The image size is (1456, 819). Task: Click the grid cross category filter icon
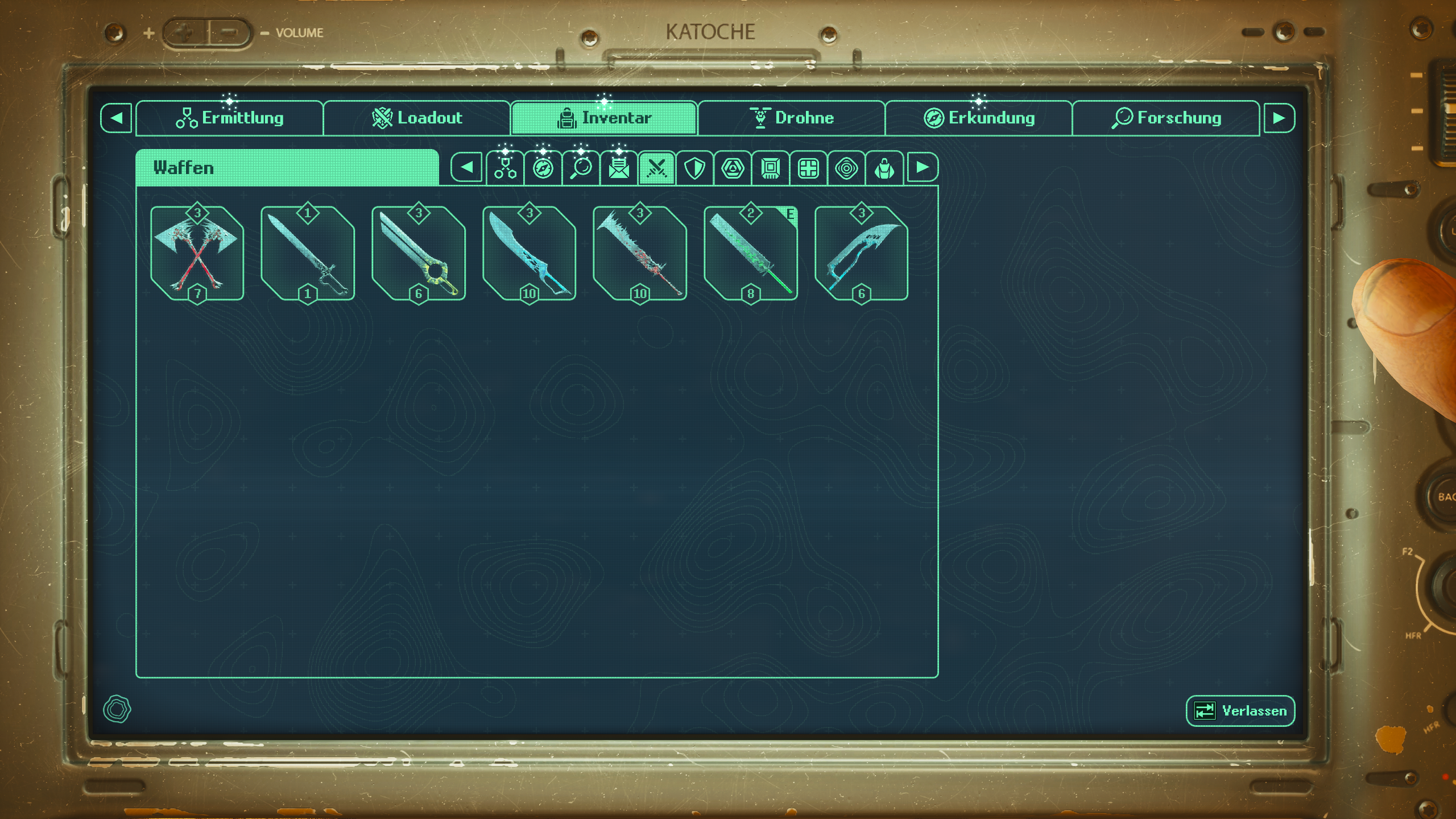click(808, 167)
